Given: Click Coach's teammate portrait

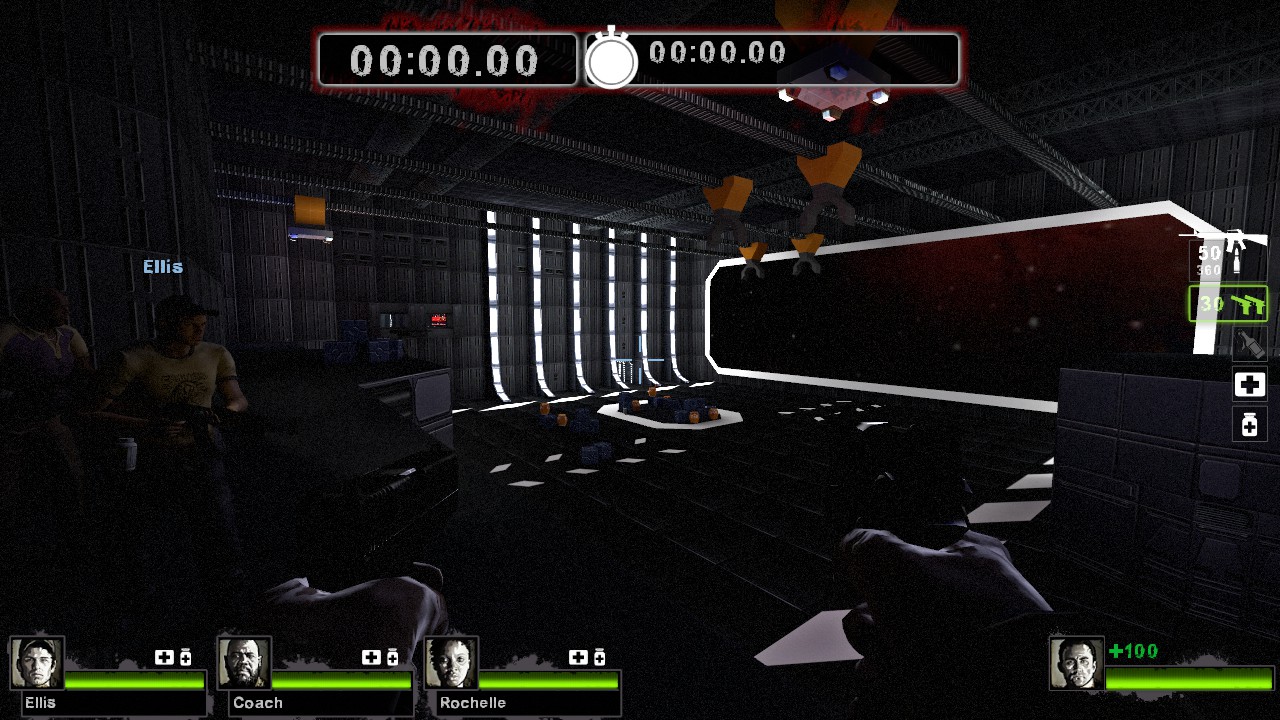Looking at the screenshot, I should [245, 663].
